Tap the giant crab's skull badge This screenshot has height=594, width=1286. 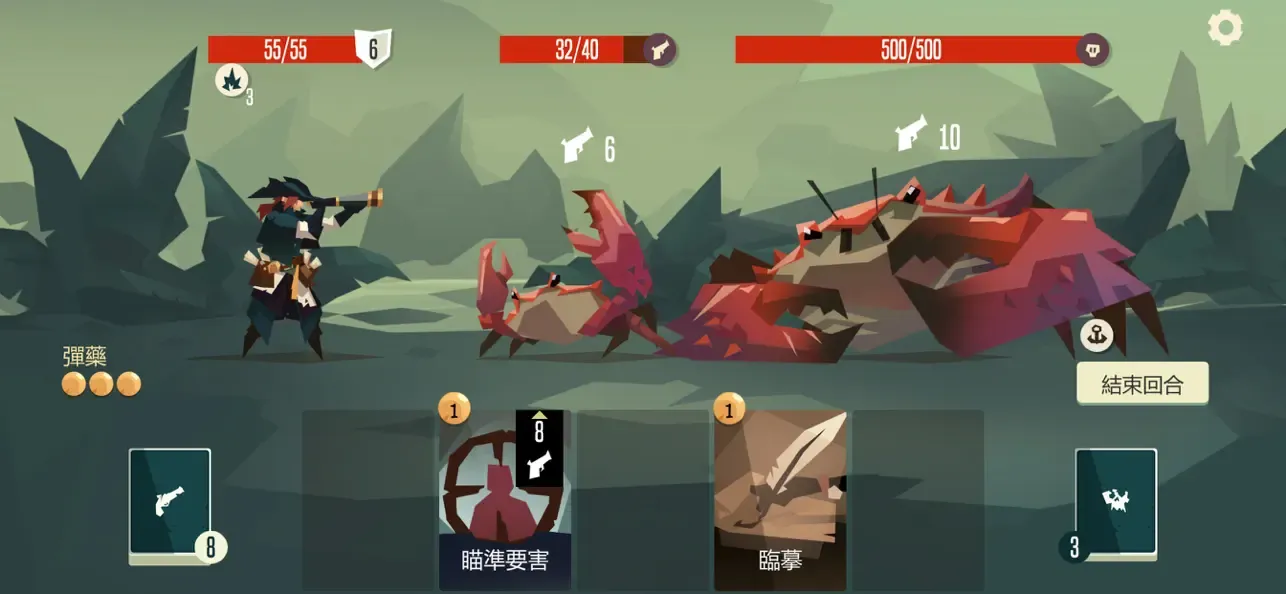pyautogui.click(x=1092, y=49)
